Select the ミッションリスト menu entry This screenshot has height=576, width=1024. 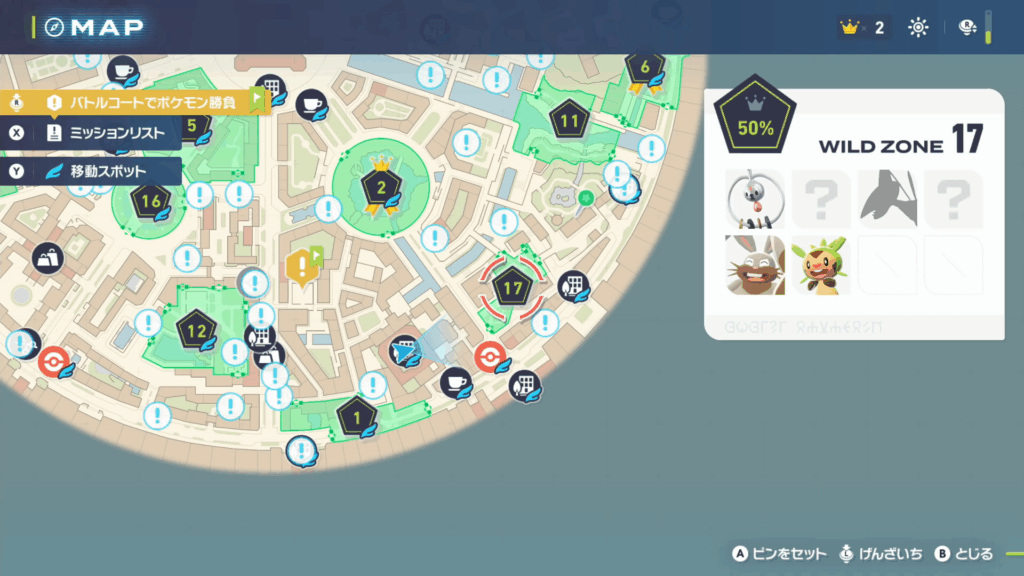pos(108,133)
